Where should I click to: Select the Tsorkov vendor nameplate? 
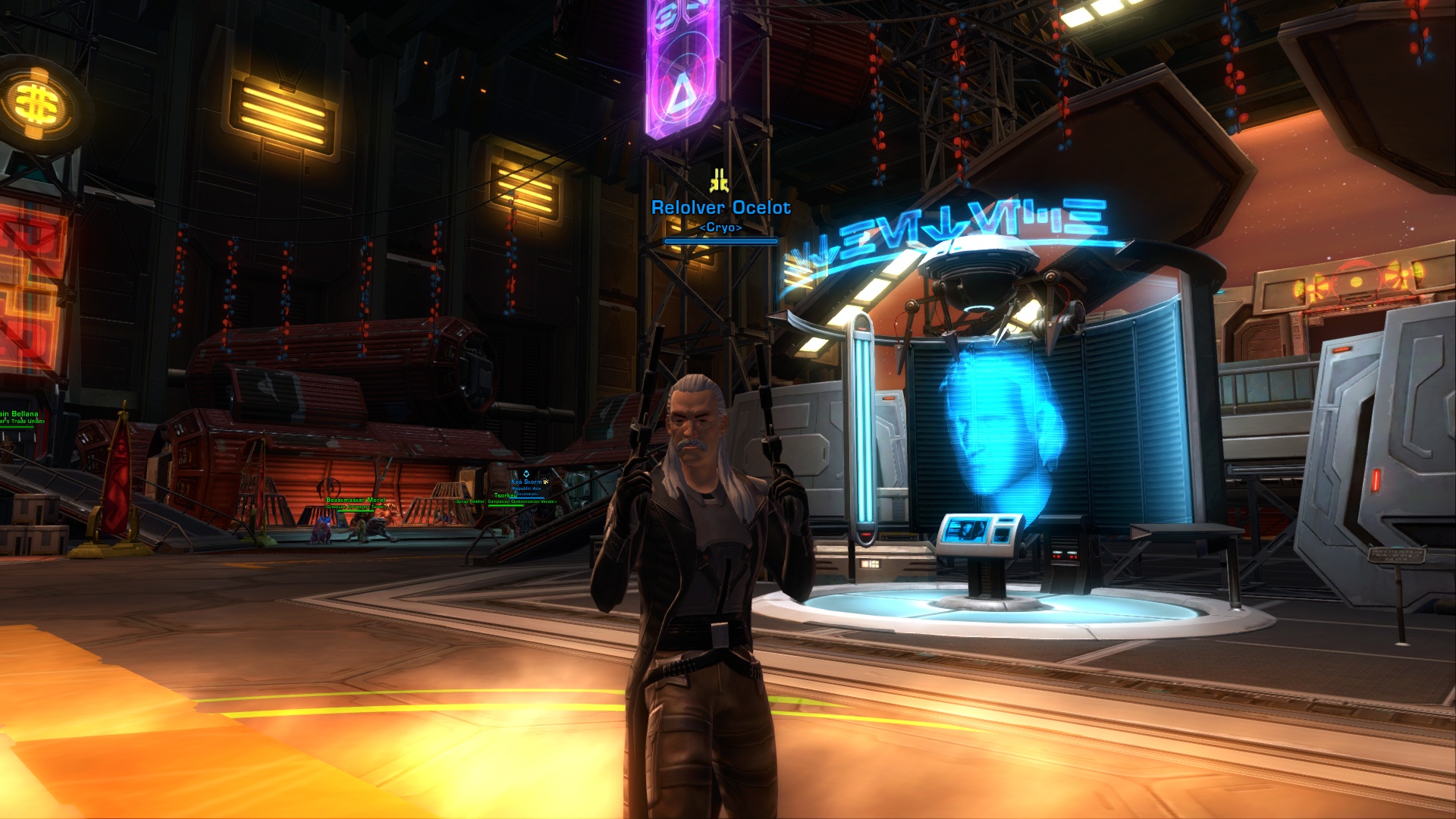tap(505, 496)
